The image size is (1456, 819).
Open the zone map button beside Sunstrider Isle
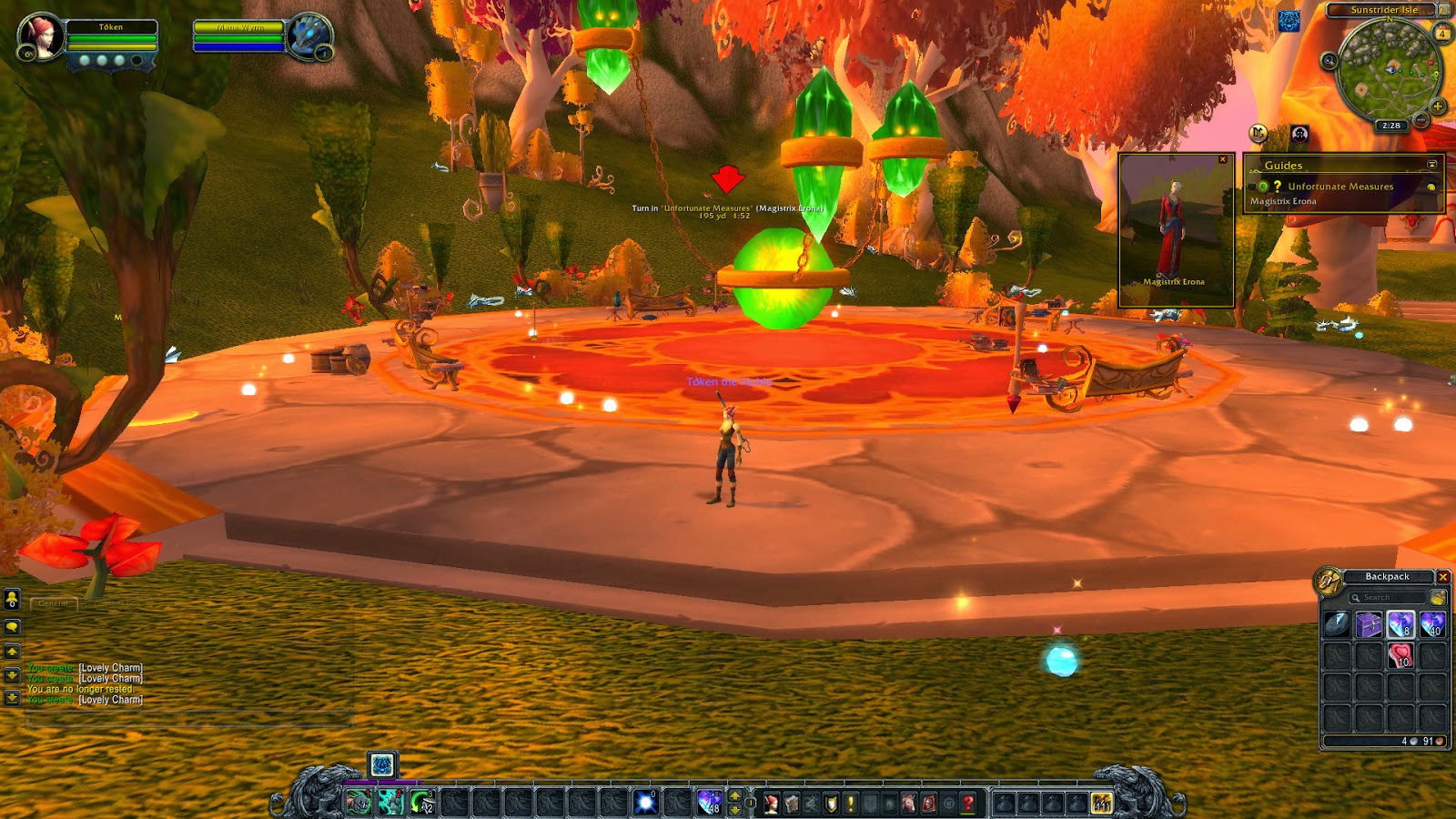tap(1446, 10)
